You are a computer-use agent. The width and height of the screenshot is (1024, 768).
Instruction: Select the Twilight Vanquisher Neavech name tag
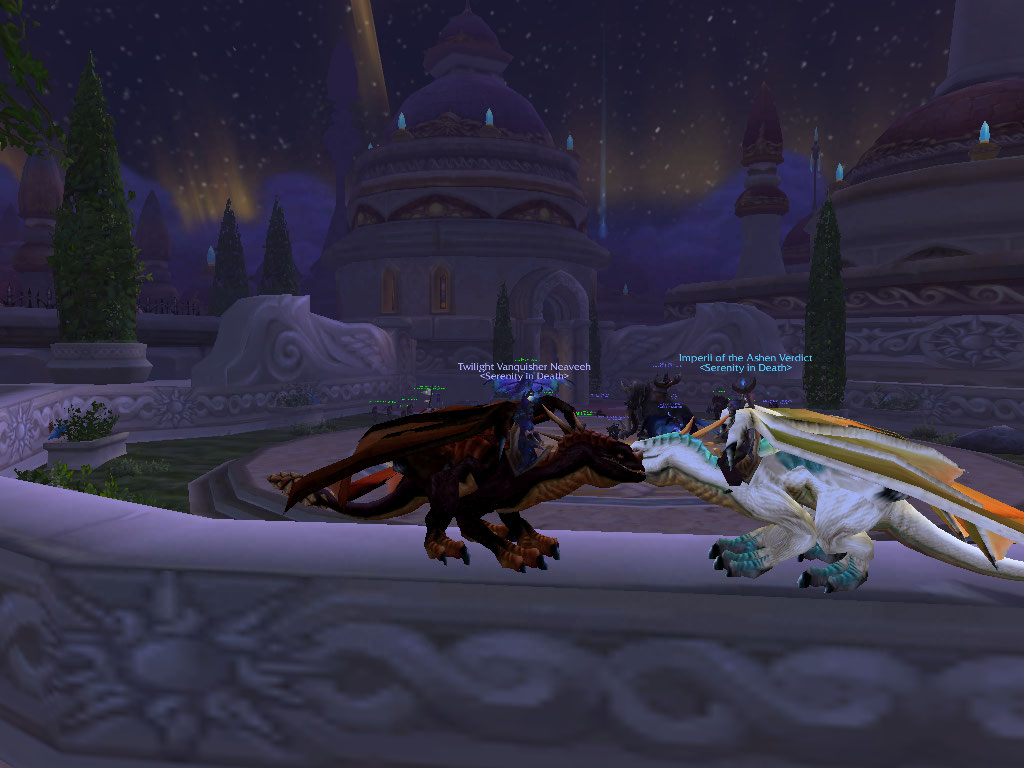point(524,367)
